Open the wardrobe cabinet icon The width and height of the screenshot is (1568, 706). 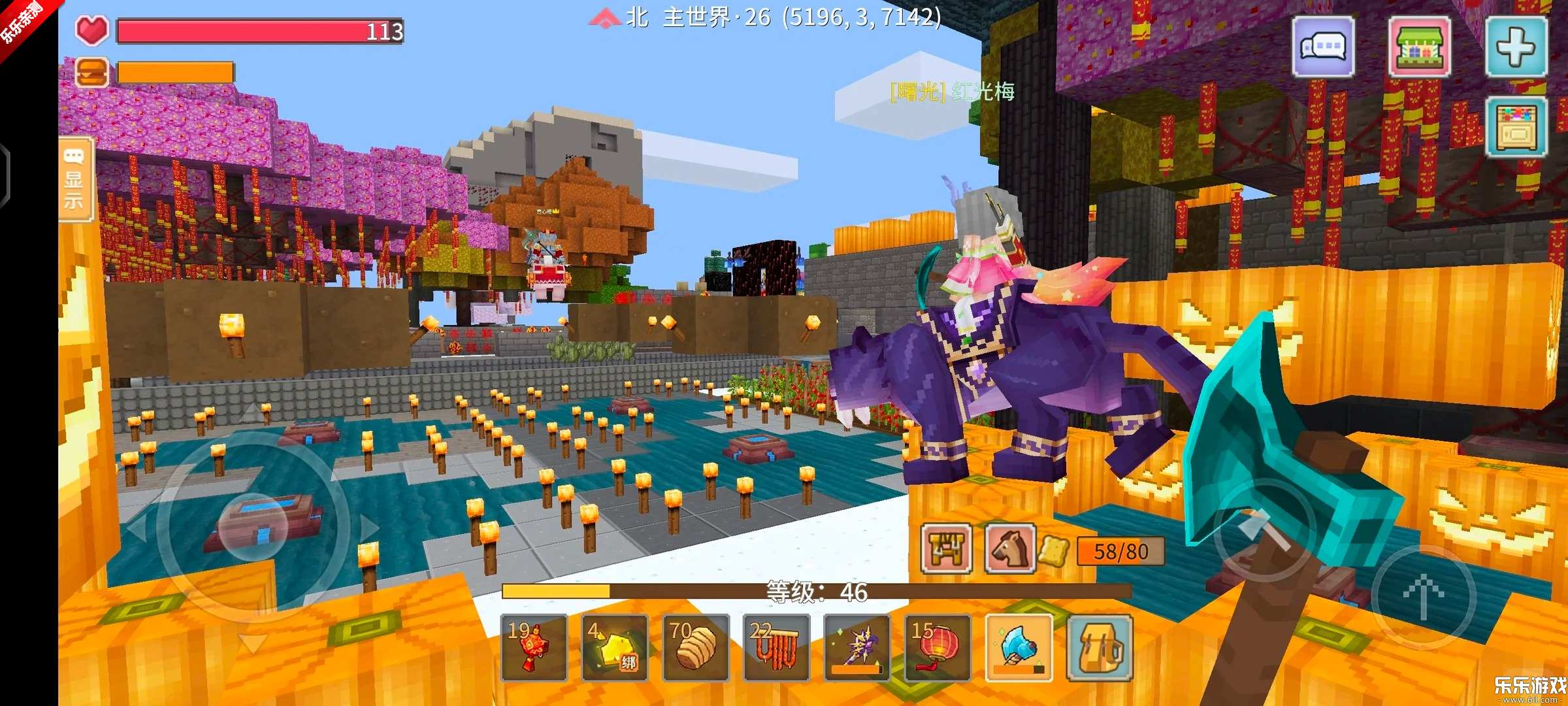(1516, 127)
